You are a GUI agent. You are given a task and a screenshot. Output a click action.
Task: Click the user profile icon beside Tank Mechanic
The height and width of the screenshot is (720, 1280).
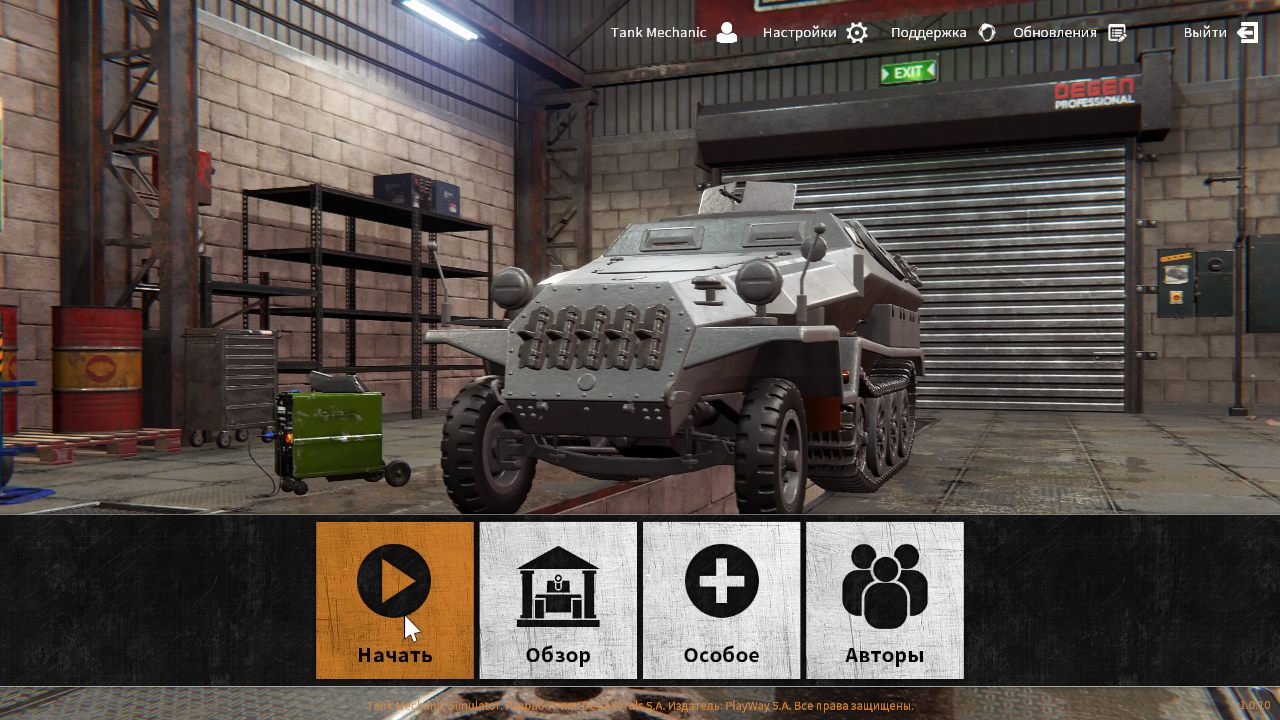[729, 32]
